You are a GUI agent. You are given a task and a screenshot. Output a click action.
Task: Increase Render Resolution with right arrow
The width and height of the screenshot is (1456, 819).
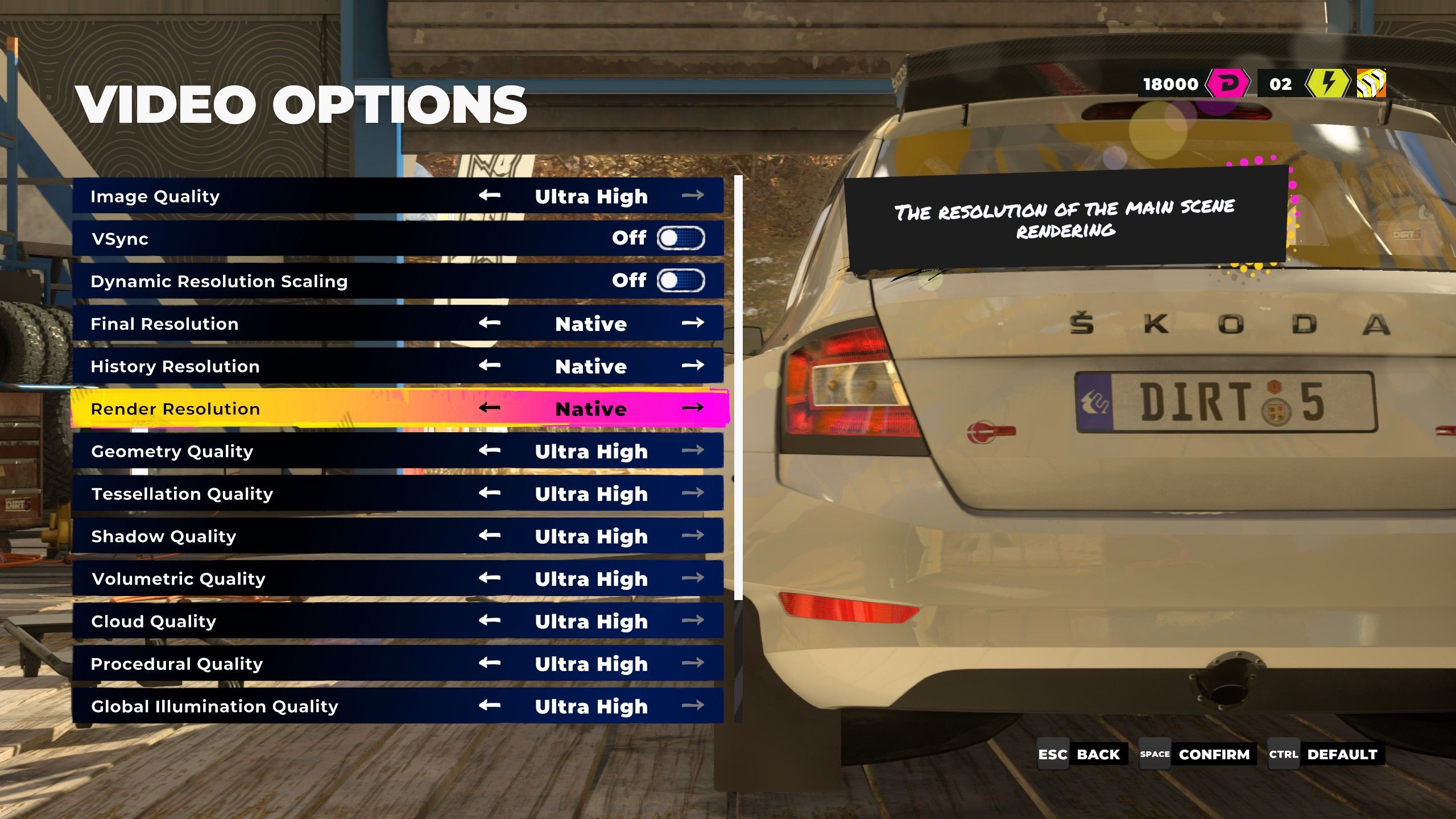(692, 408)
